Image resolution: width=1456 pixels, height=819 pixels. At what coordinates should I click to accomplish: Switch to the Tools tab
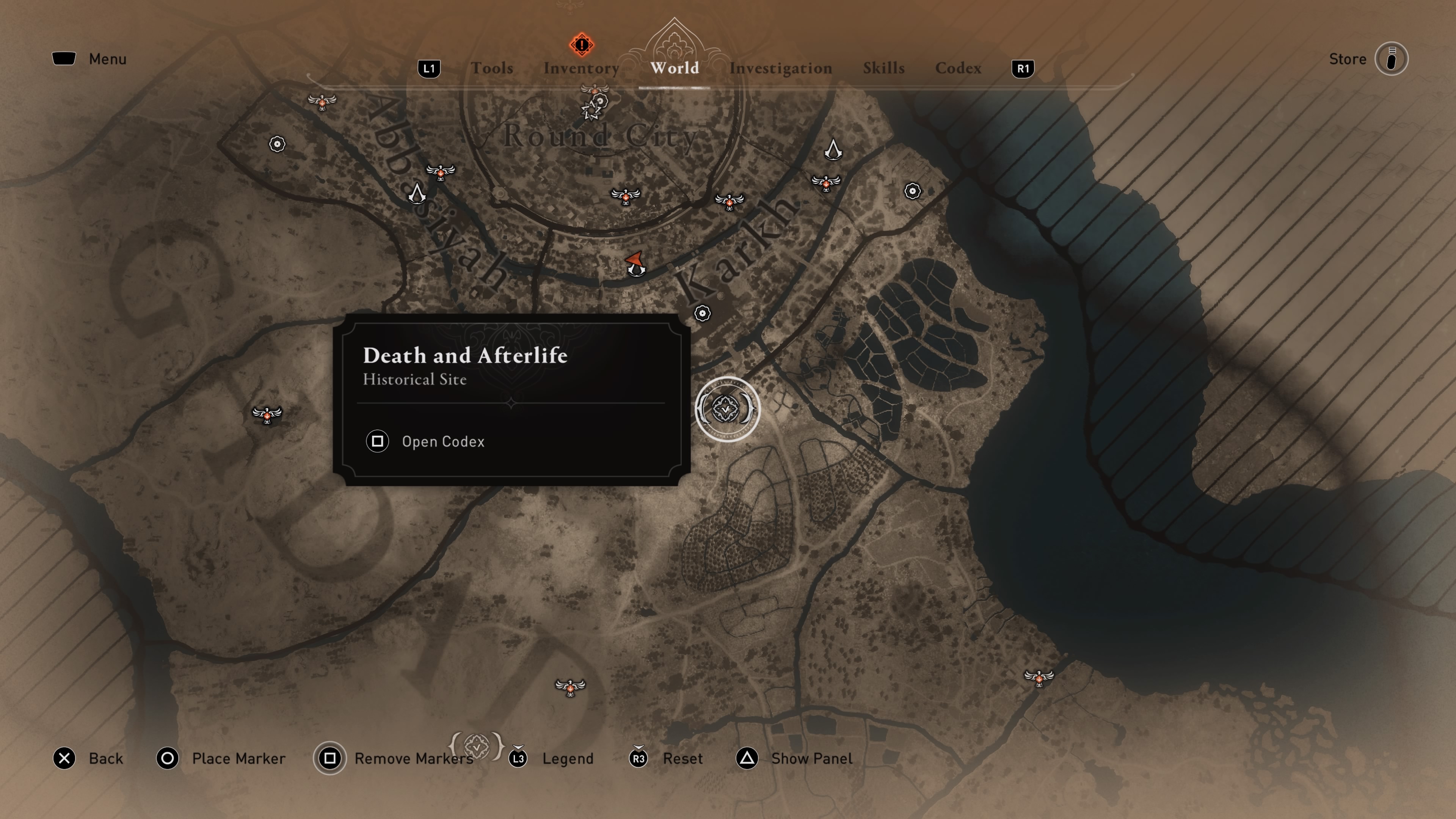[x=492, y=68]
